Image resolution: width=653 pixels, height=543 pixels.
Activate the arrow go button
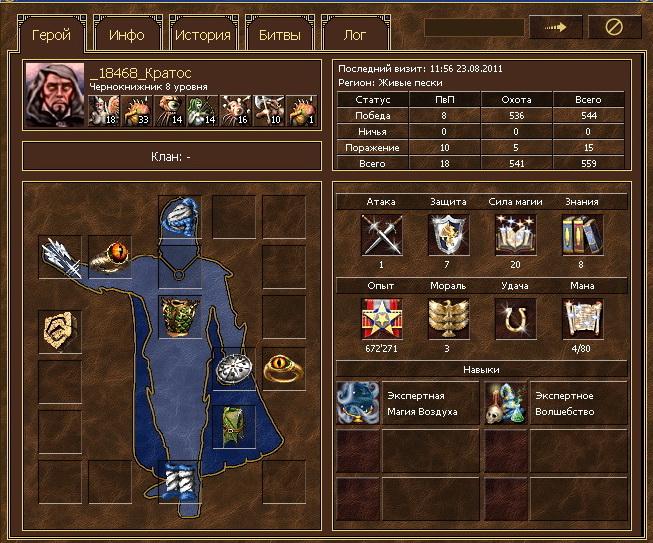click(x=555, y=27)
